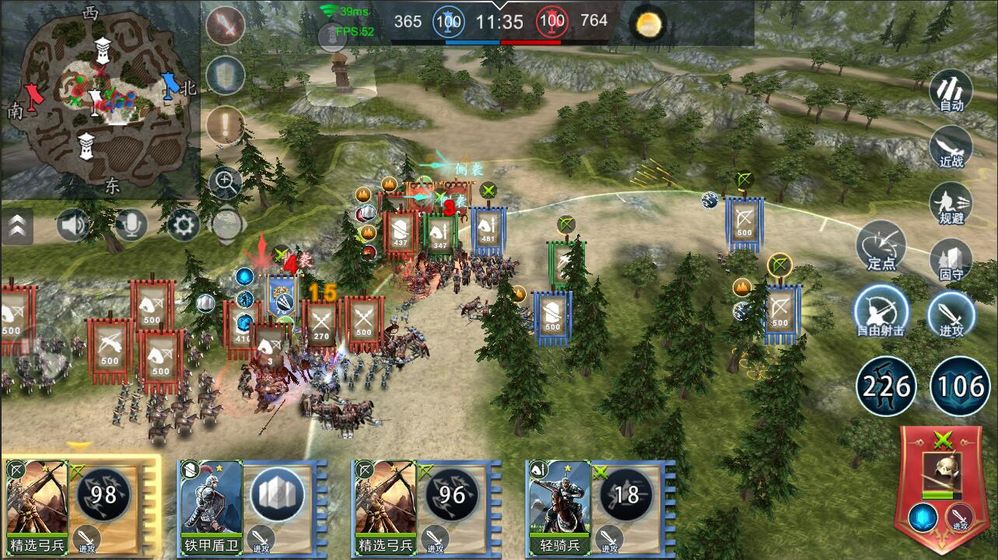Viewport: 998px width, 560px height.
Task: Toggle the speaker sound icon
Action: (74, 225)
